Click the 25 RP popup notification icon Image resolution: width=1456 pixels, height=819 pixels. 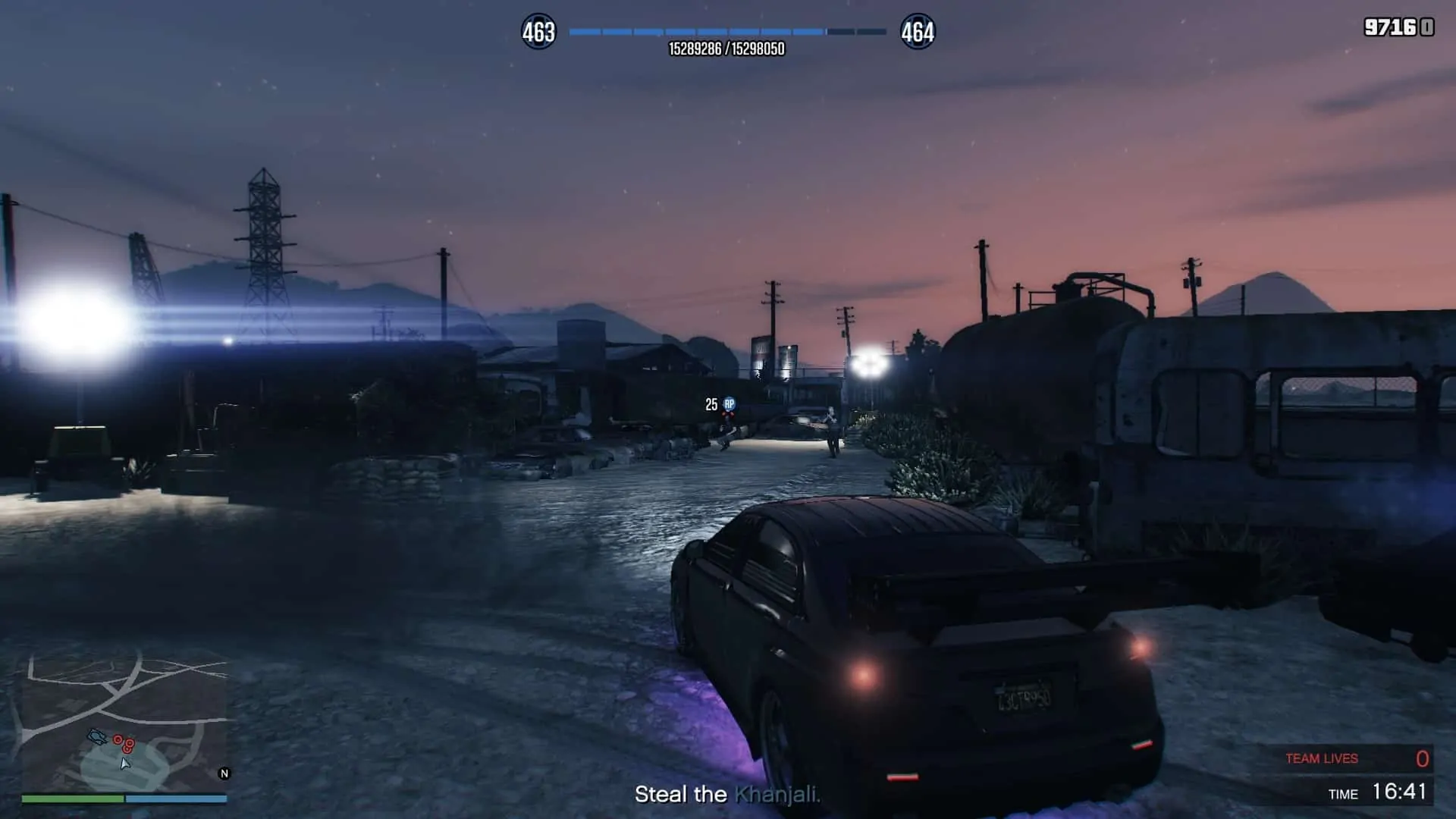(x=730, y=404)
